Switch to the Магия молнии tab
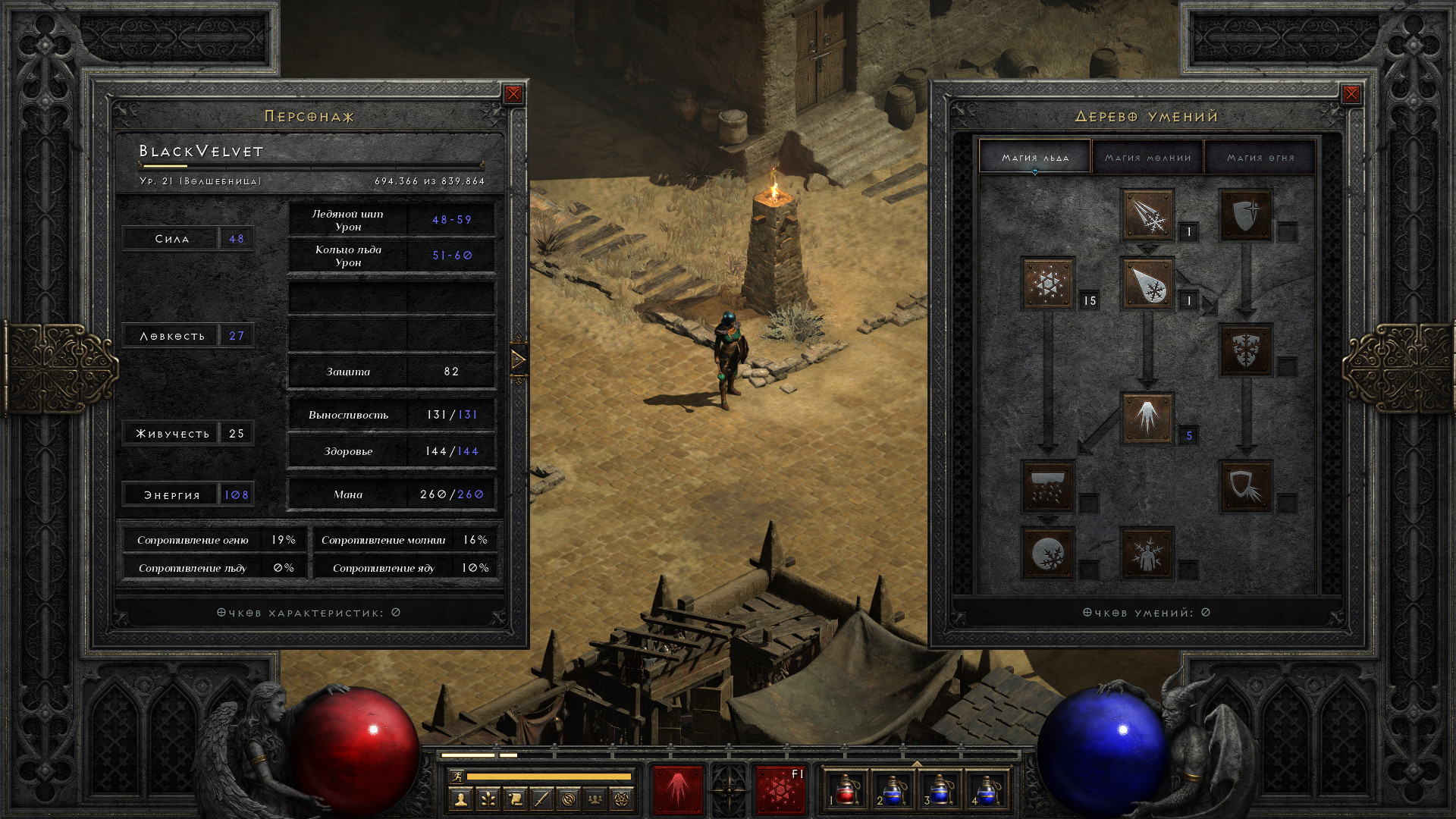1456x819 pixels. (x=1147, y=158)
